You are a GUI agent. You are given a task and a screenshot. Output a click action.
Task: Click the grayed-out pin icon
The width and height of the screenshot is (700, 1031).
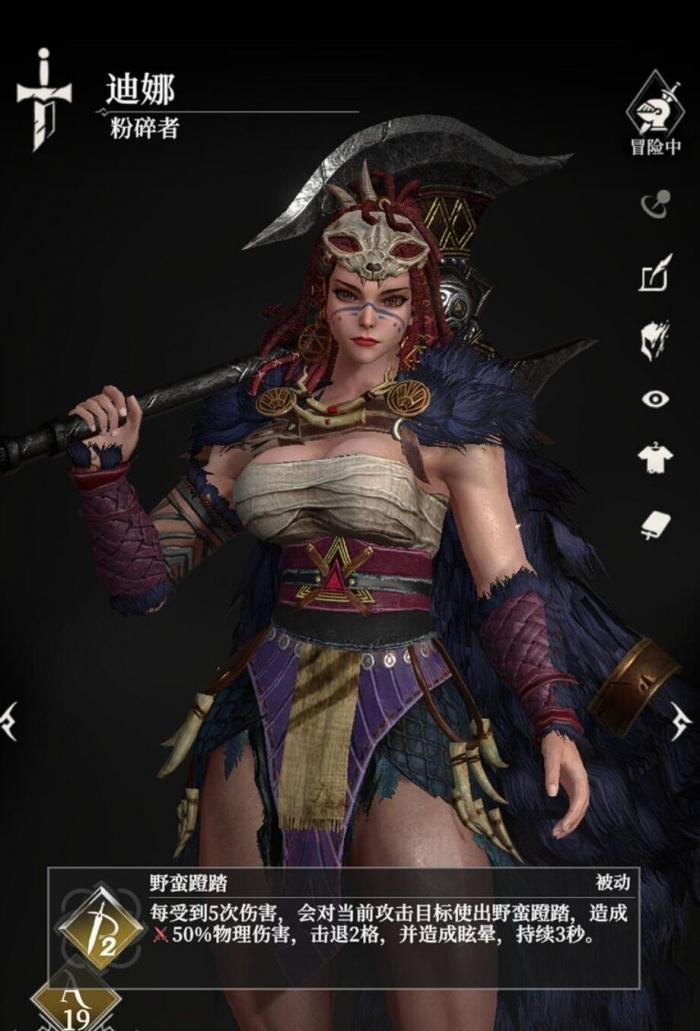pyautogui.click(x=654, y=204)
